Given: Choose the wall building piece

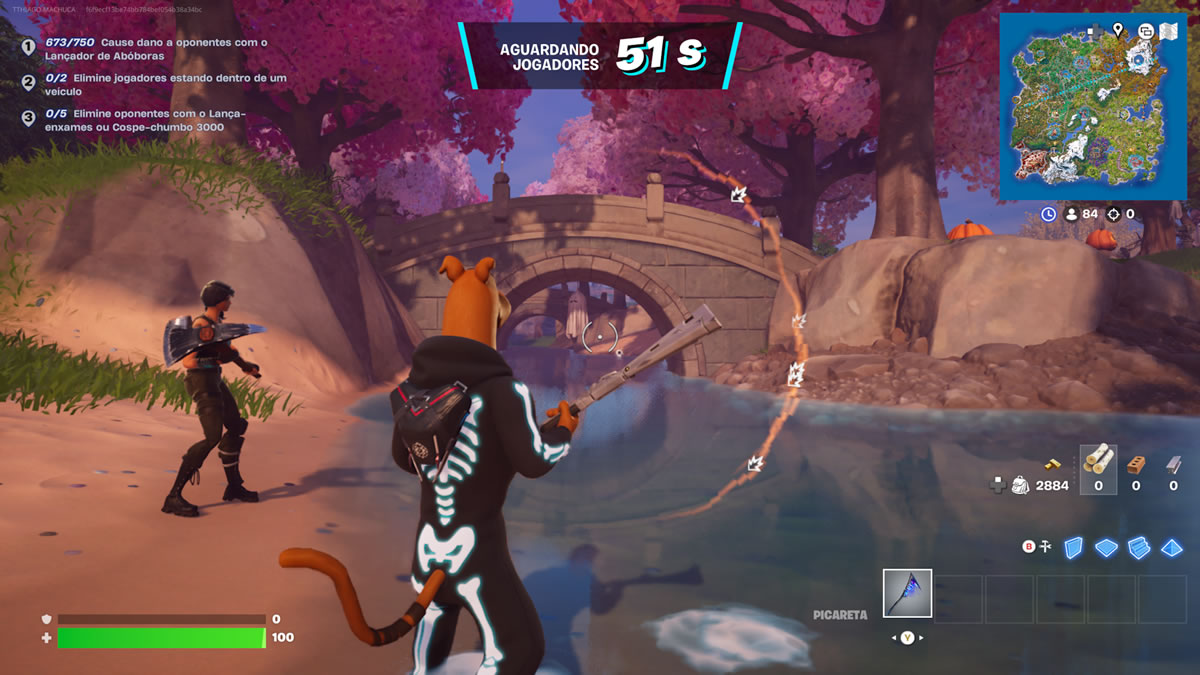Looking at the screenshot, I should point(1073,547).
